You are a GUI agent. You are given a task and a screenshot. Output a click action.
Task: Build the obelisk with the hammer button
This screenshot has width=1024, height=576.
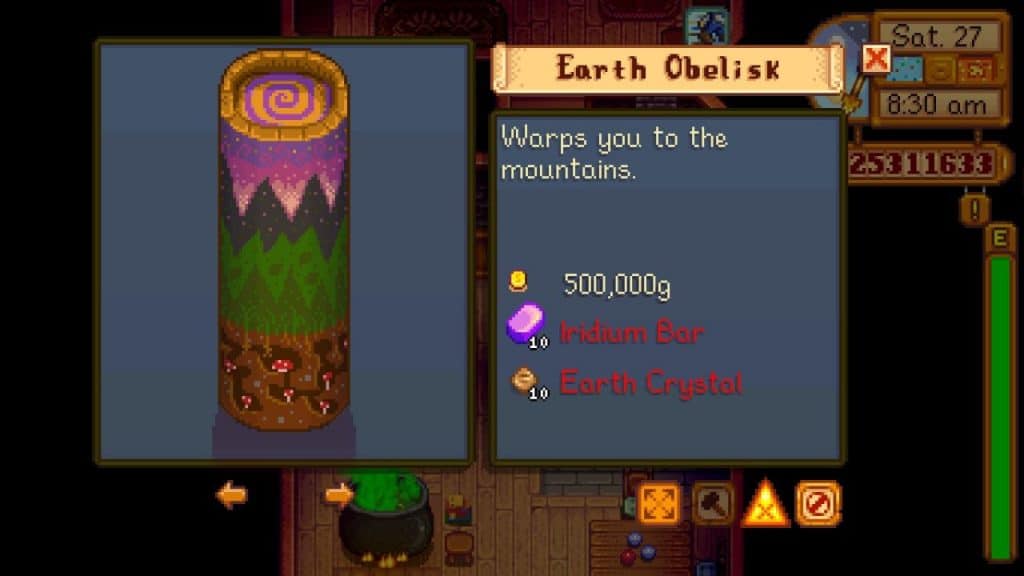point(712,504)
